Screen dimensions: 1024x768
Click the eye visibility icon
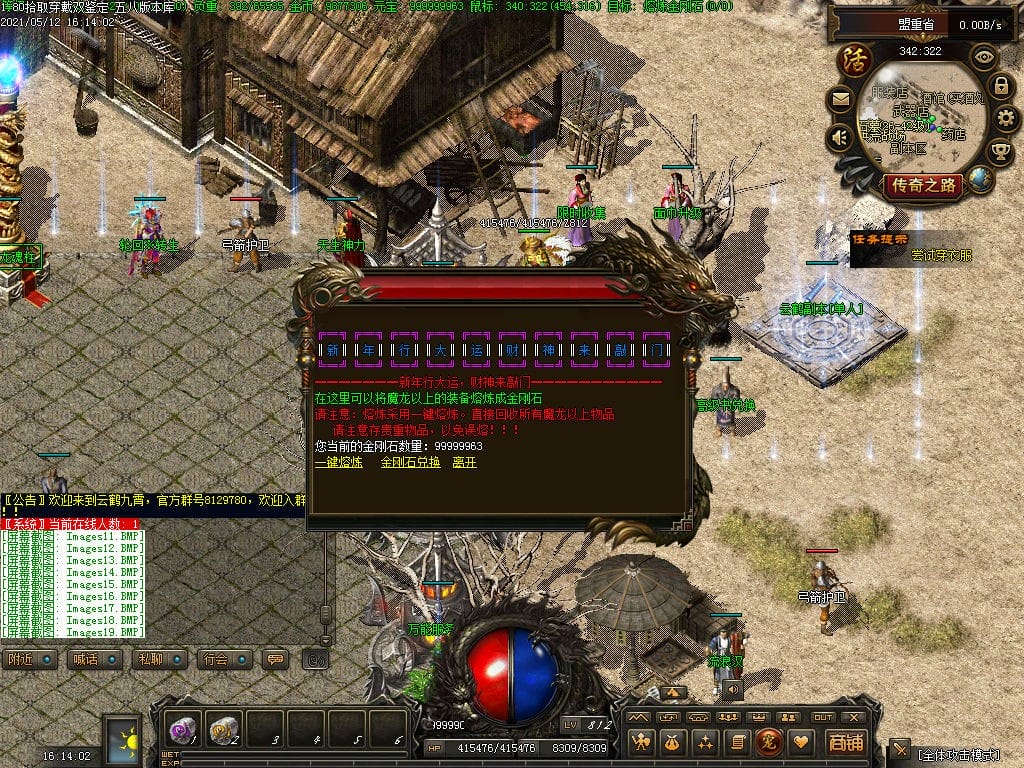coord(983,57)
